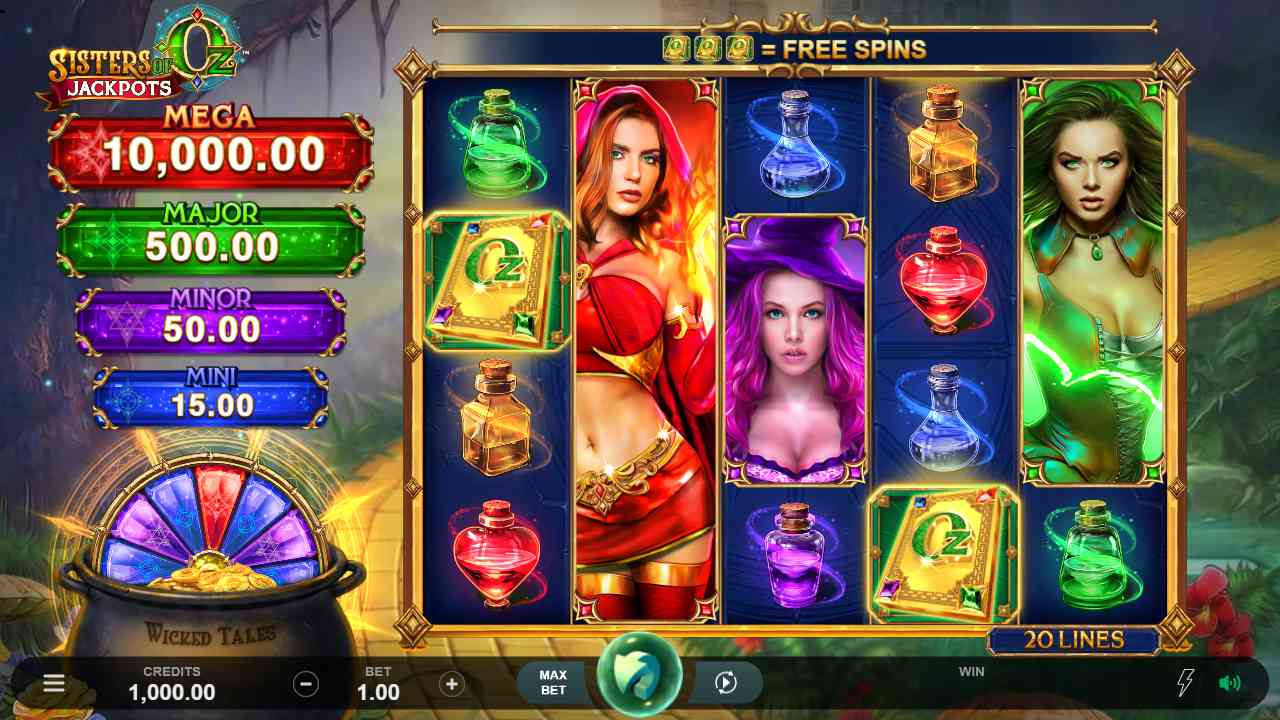Decrease bet with the minus control
The height and width of the screenshot is (720, 1280).
(x=307, y=684)
